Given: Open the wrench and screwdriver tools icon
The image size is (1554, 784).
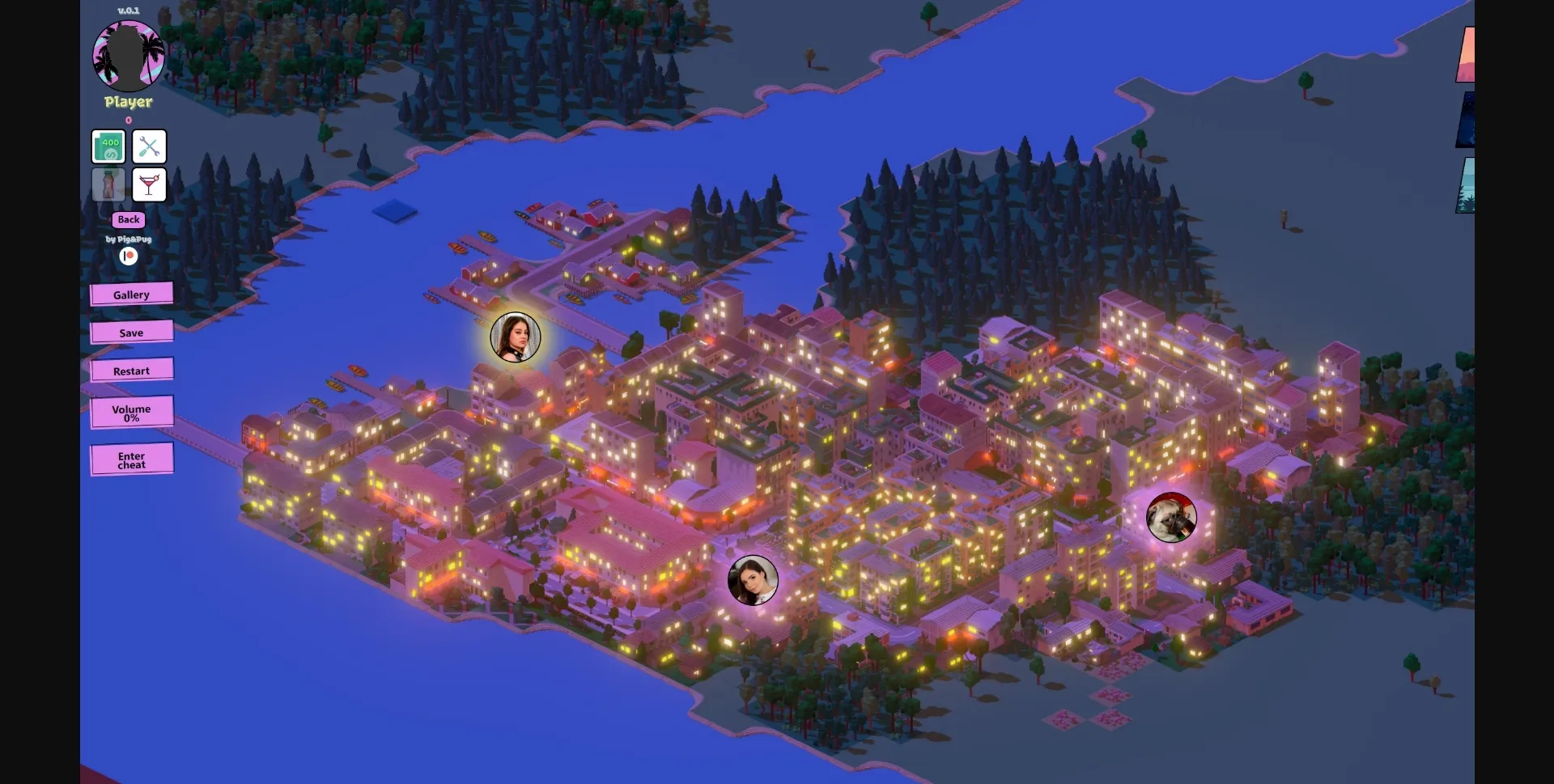Looking at the screenshot, I should [x=149, y=146].
